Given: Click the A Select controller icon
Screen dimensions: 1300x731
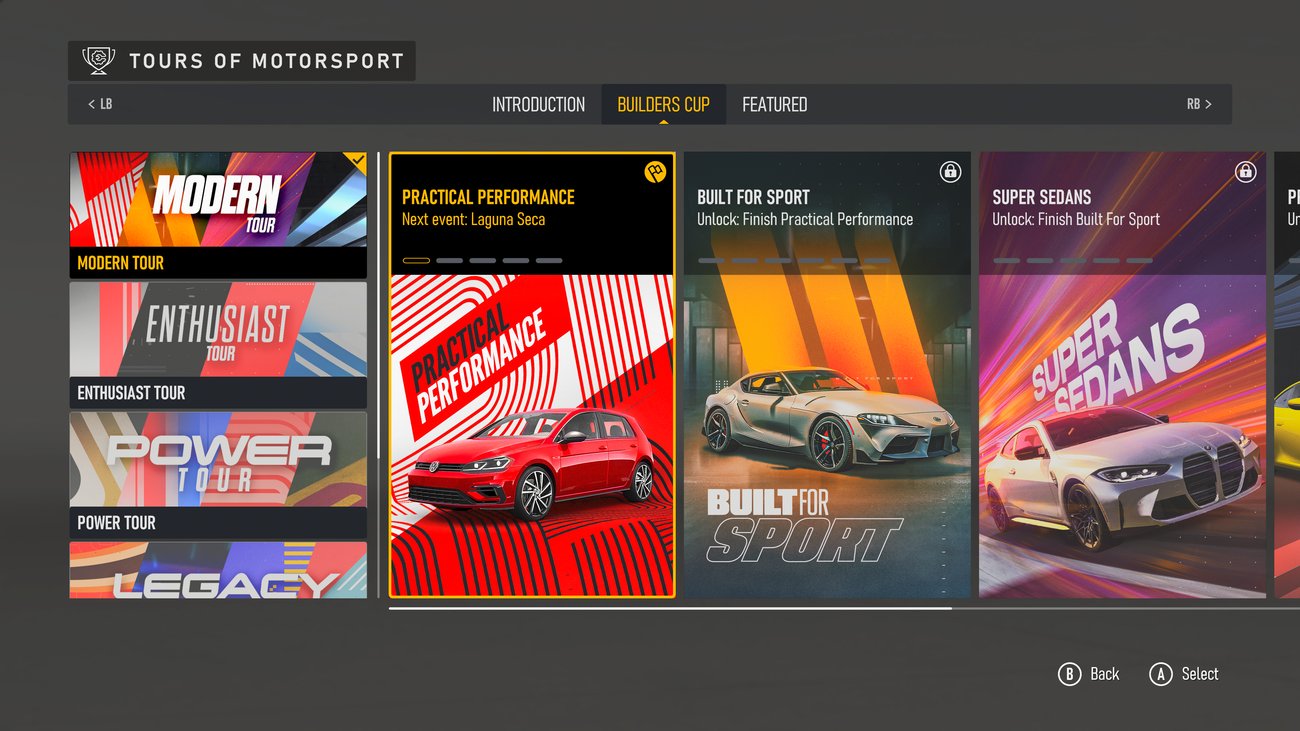Looking at the screenshot, I should (1161, 674).
